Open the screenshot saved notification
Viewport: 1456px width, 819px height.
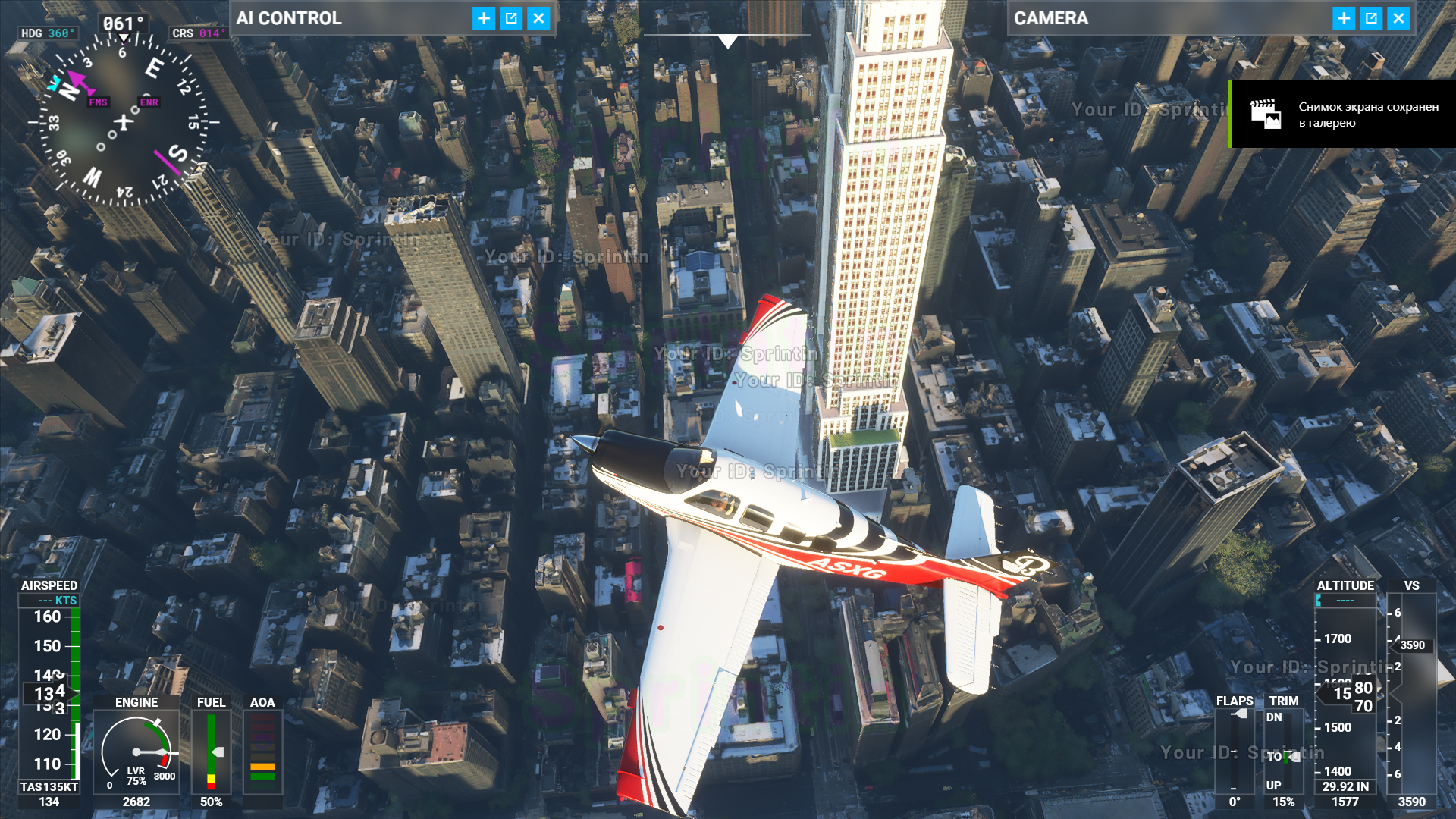1342,115
